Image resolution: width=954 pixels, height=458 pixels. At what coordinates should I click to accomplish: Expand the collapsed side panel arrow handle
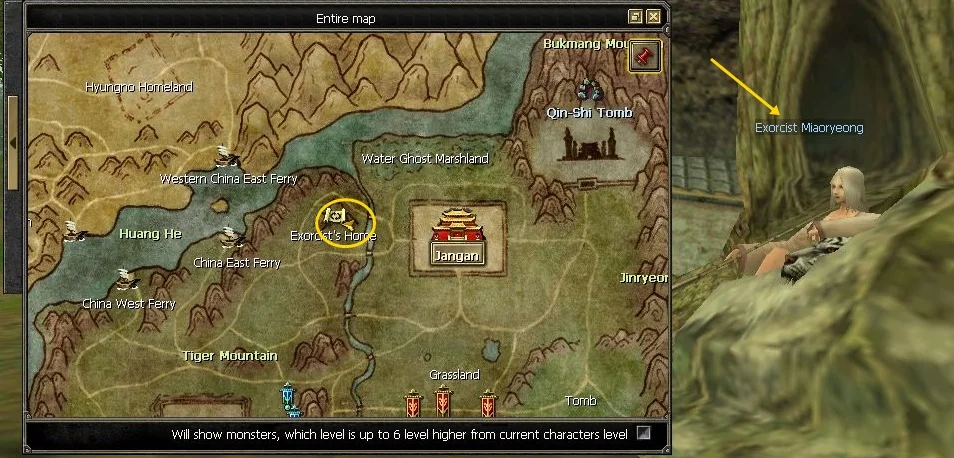12,143
